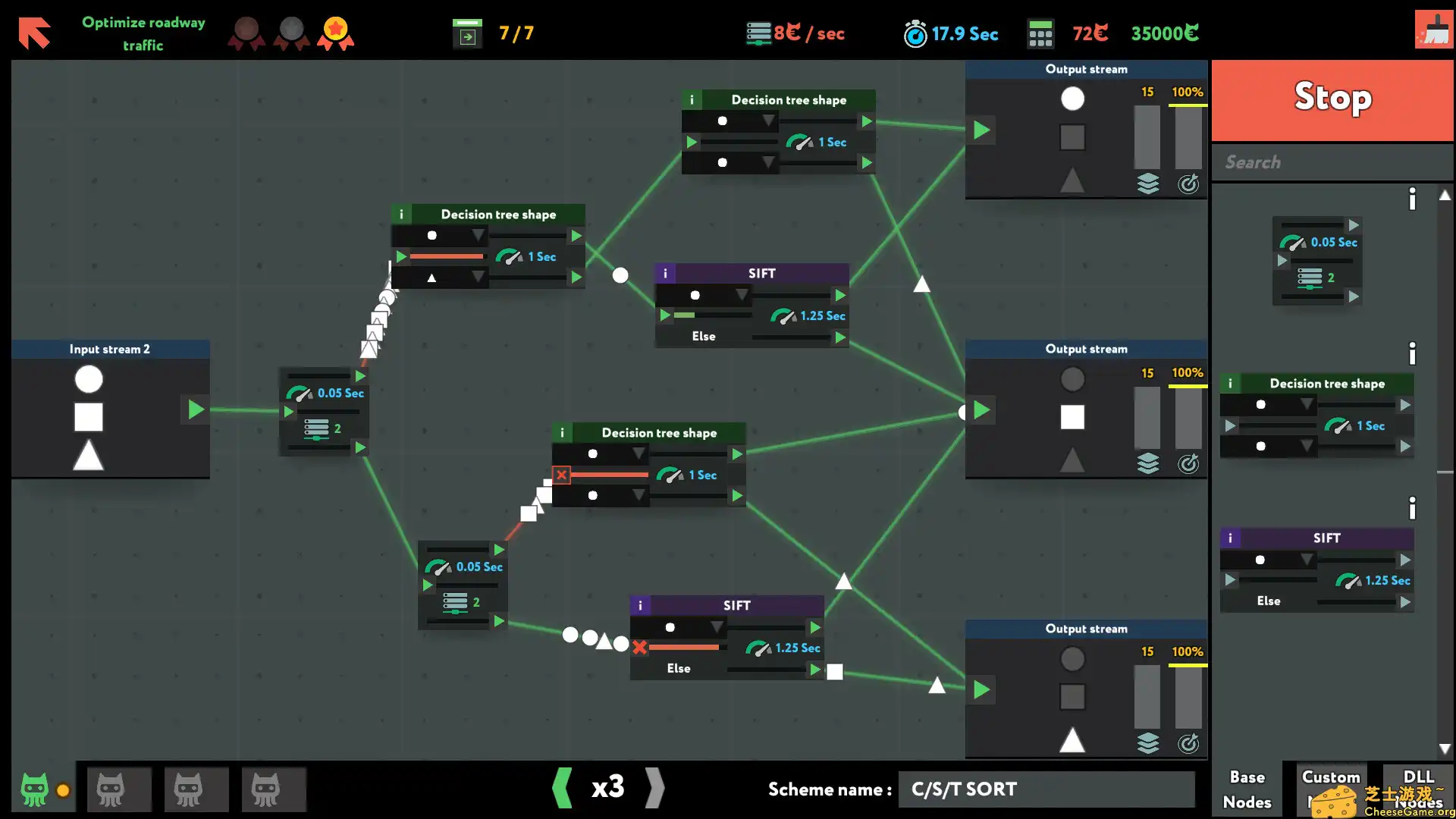Viewport: 1456px width, 819px height.
Task: Toggle the red X condition on the middle Decision tree shape
Action: point(560,475)
